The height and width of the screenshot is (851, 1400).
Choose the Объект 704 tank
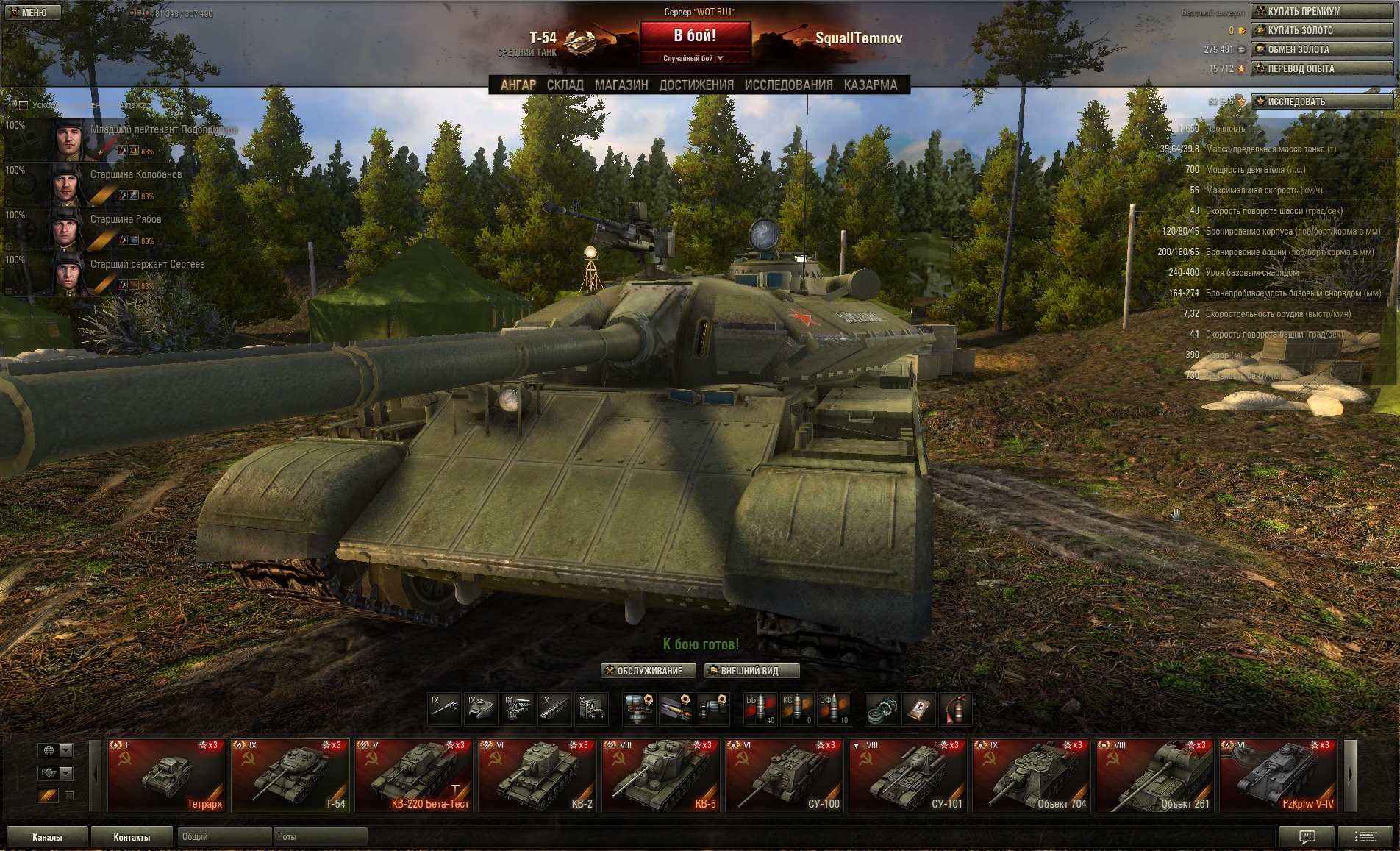coord(1031,775)
